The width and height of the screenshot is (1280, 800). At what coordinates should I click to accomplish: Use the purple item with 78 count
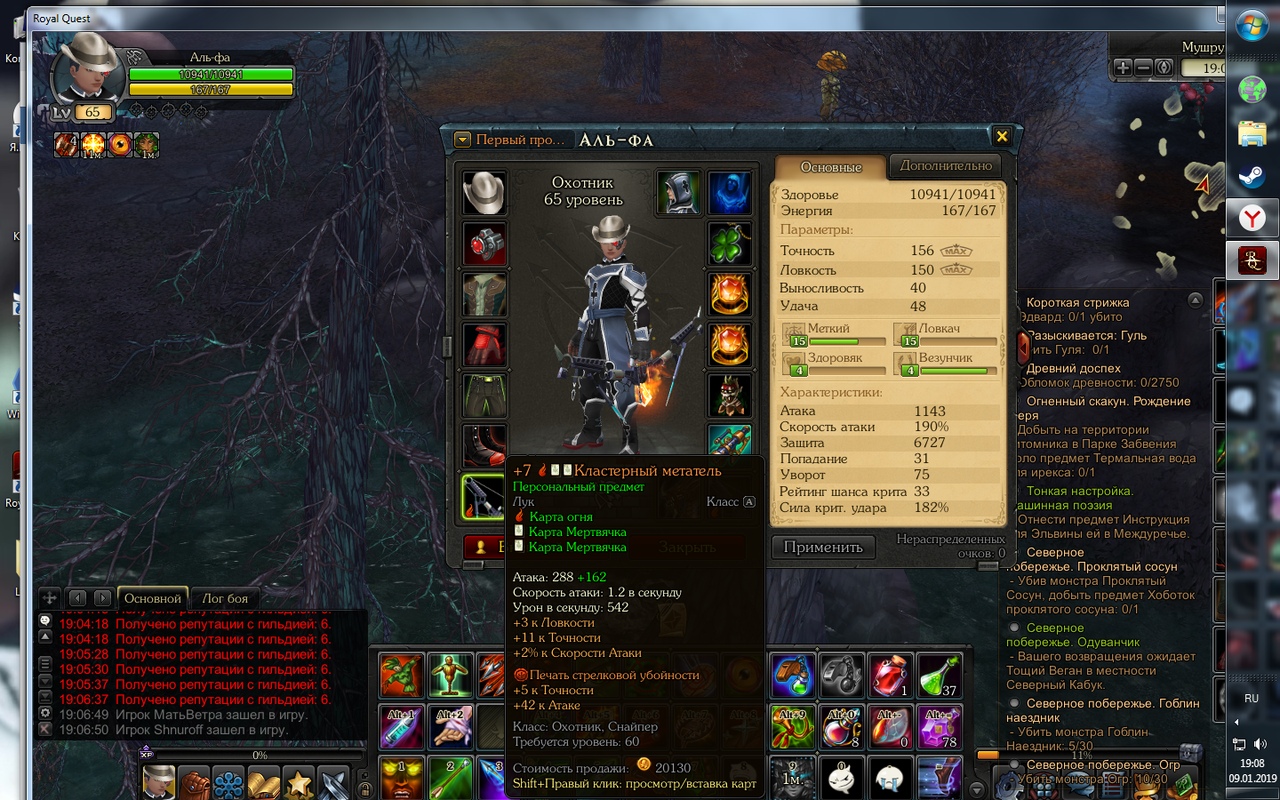click(x=939, y=727)
